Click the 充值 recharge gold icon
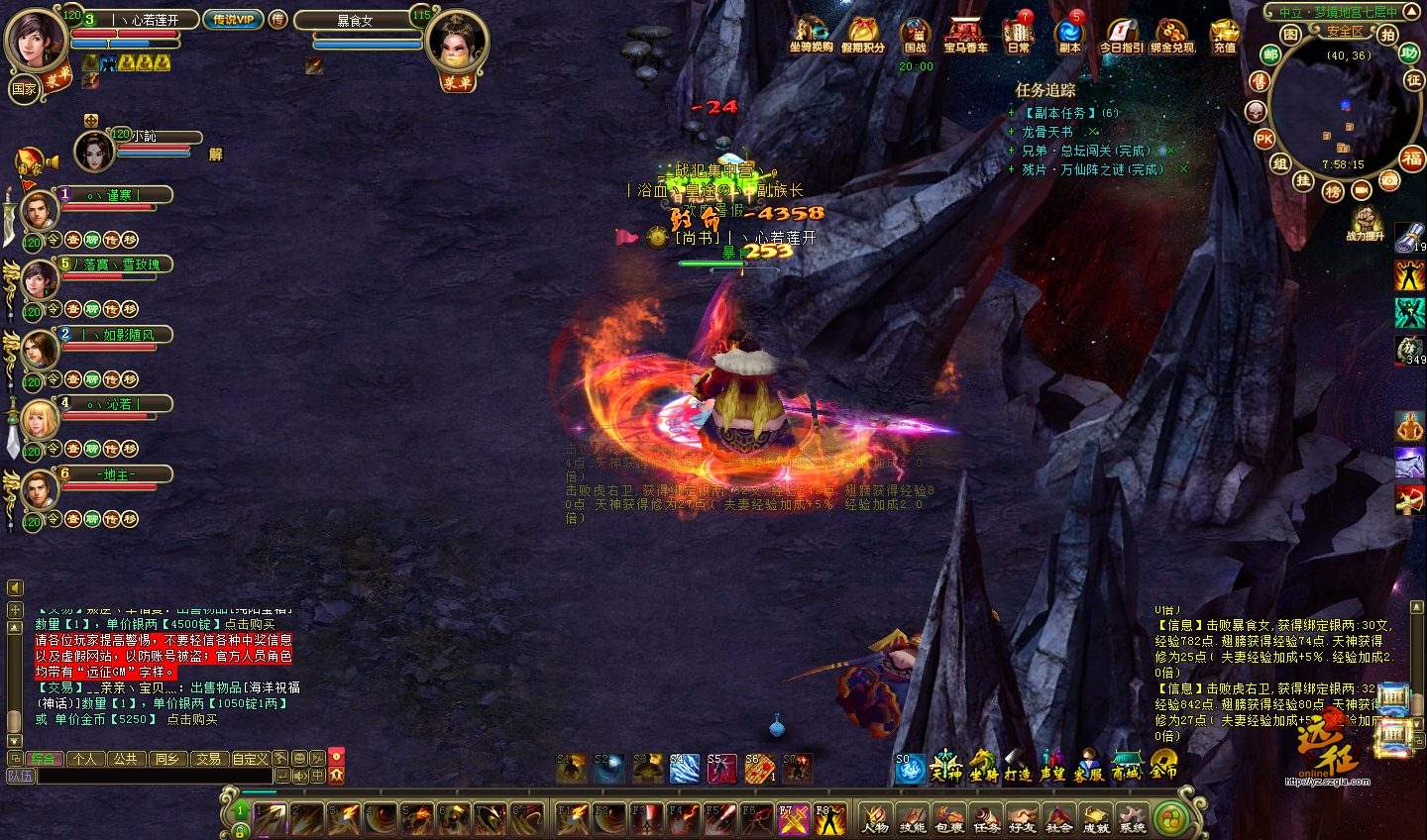The height and width of the screenshot is (840, 1427). (x=1225, y=34)
